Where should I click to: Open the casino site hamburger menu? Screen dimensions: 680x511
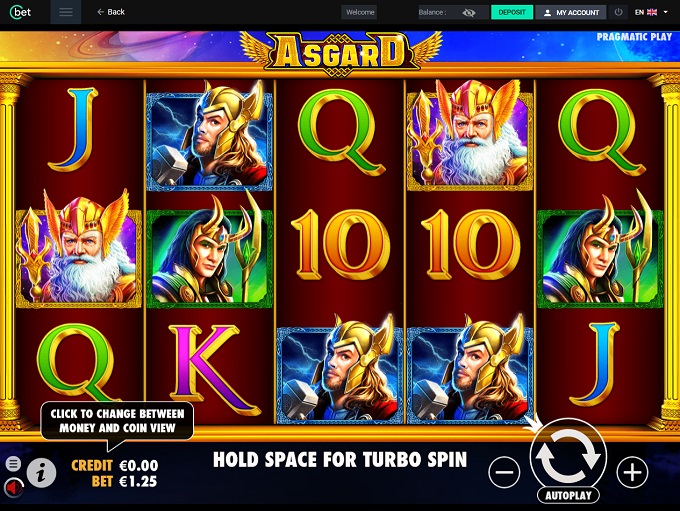[66, 12]
